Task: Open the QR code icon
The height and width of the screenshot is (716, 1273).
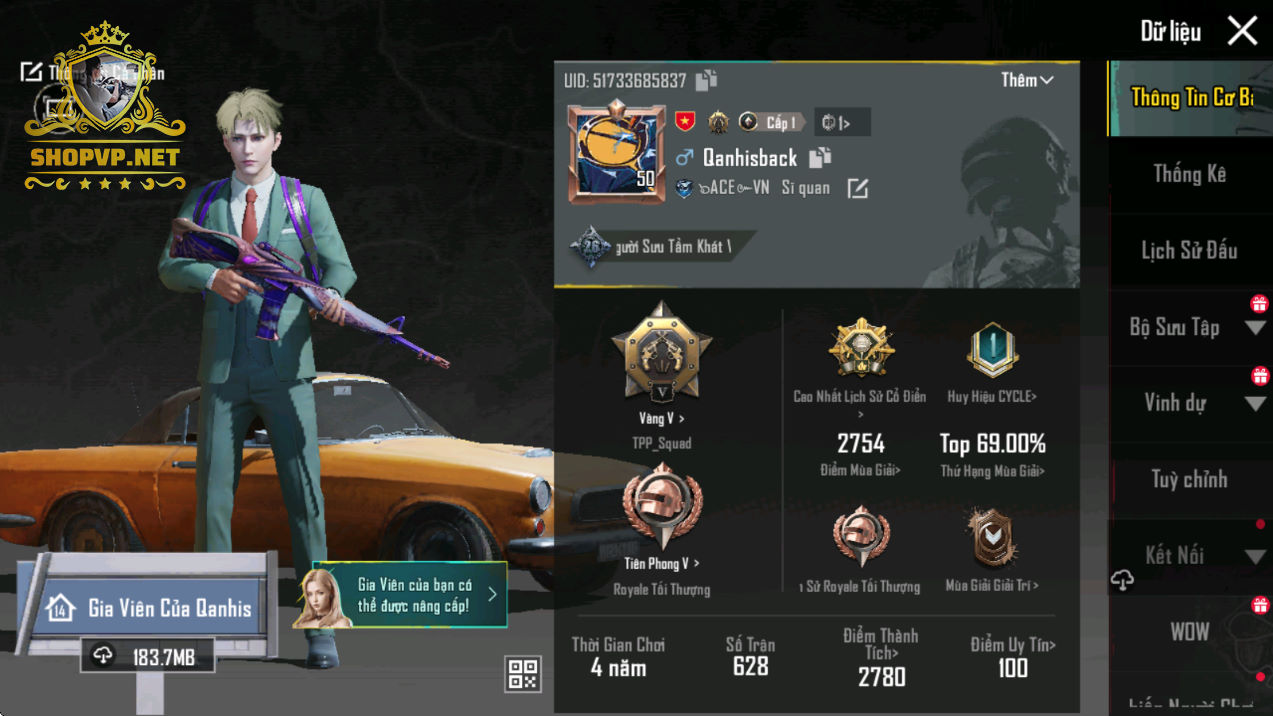Action: pyautogui.click(x=523, y=674)
